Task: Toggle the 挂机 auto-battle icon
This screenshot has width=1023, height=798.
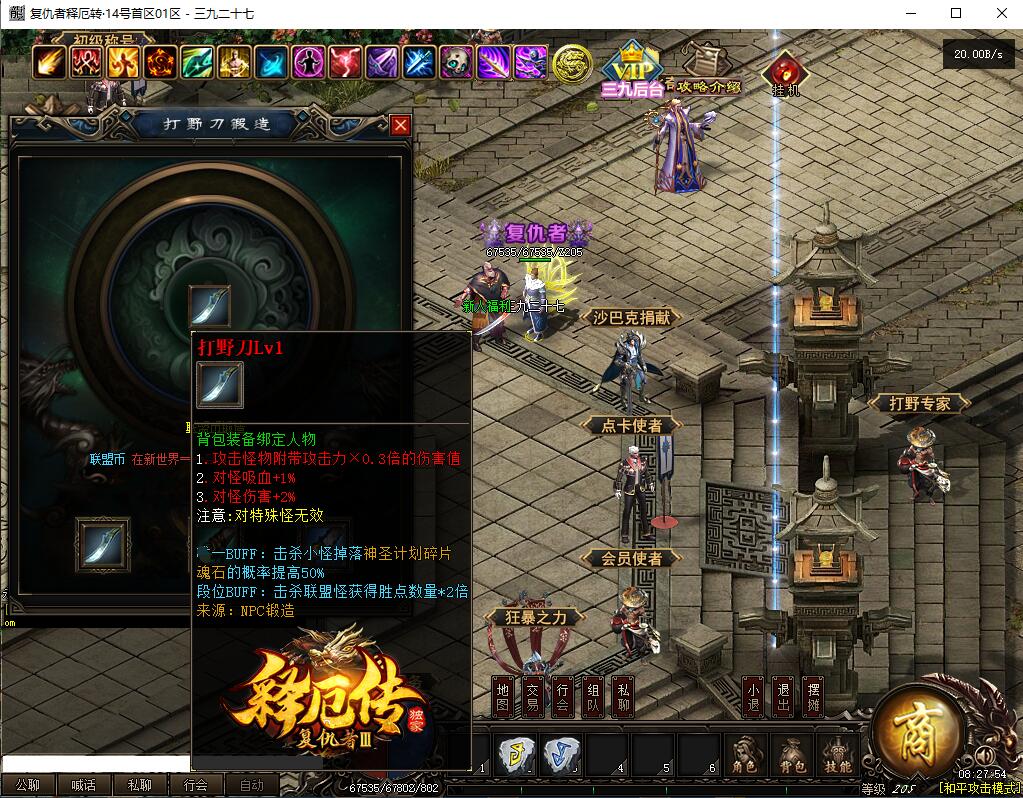Action: (784, 72)
